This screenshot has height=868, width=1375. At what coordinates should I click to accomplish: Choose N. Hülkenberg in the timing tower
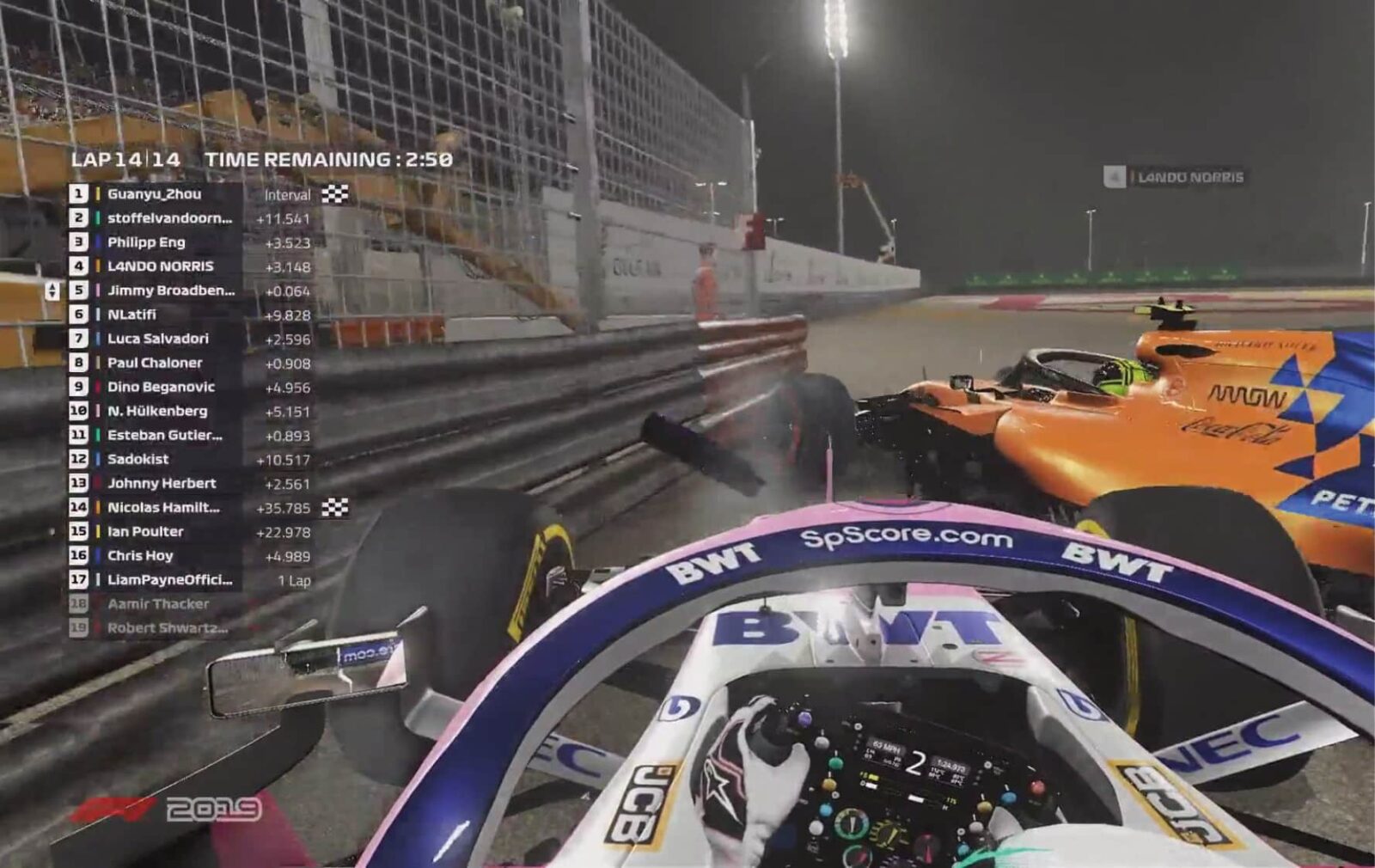point(157,411)
